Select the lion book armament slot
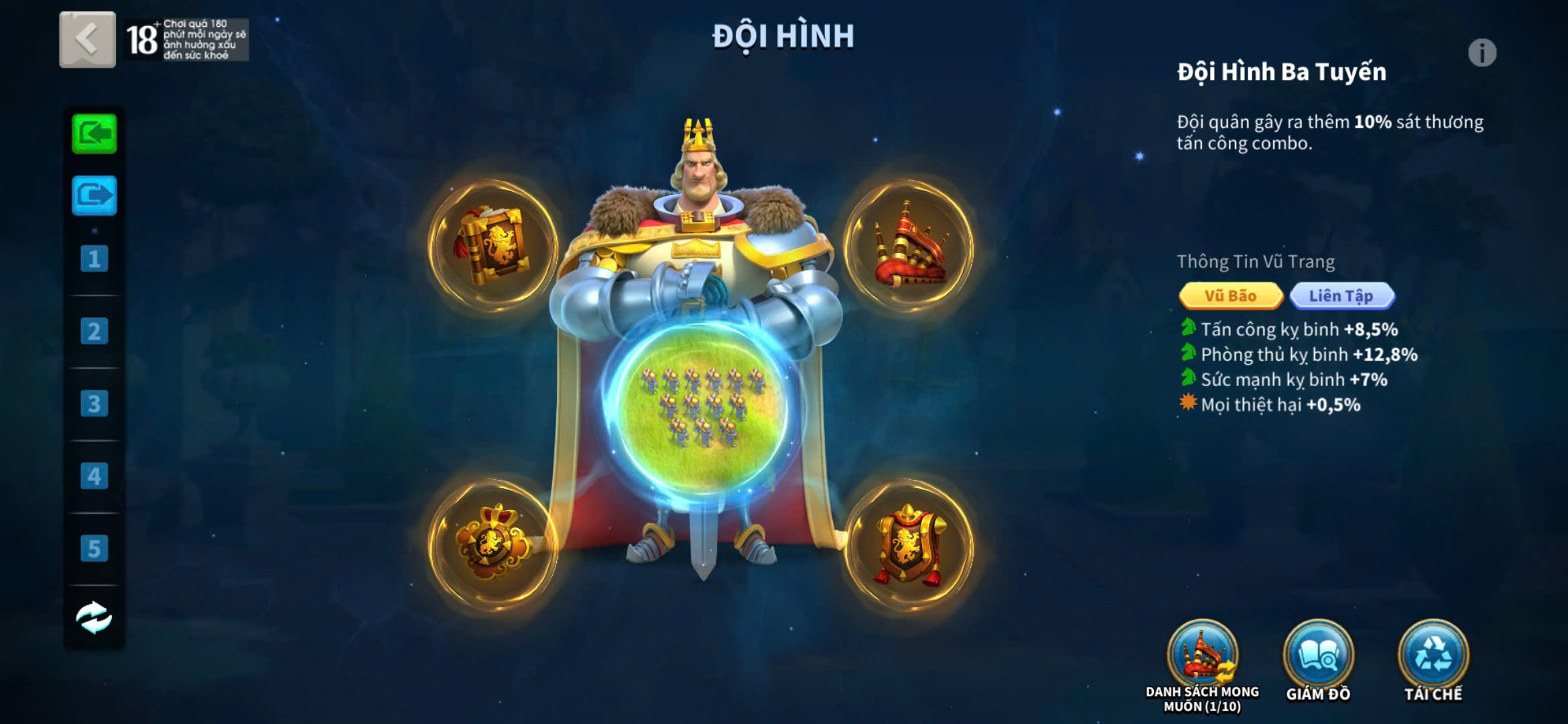The width and height of the screenshot is (1568, 724). (493, 244)
